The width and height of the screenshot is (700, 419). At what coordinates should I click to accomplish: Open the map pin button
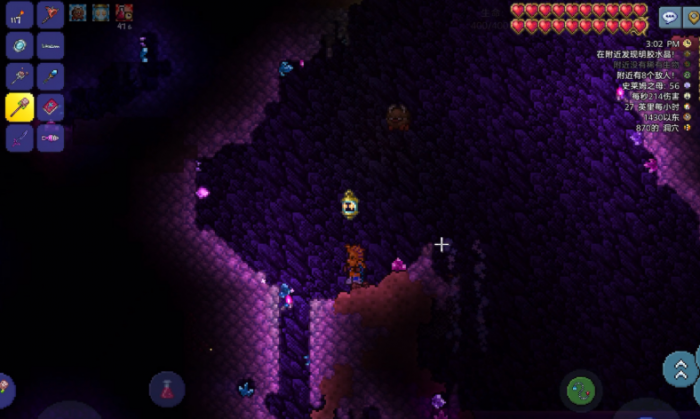(692, 17)
